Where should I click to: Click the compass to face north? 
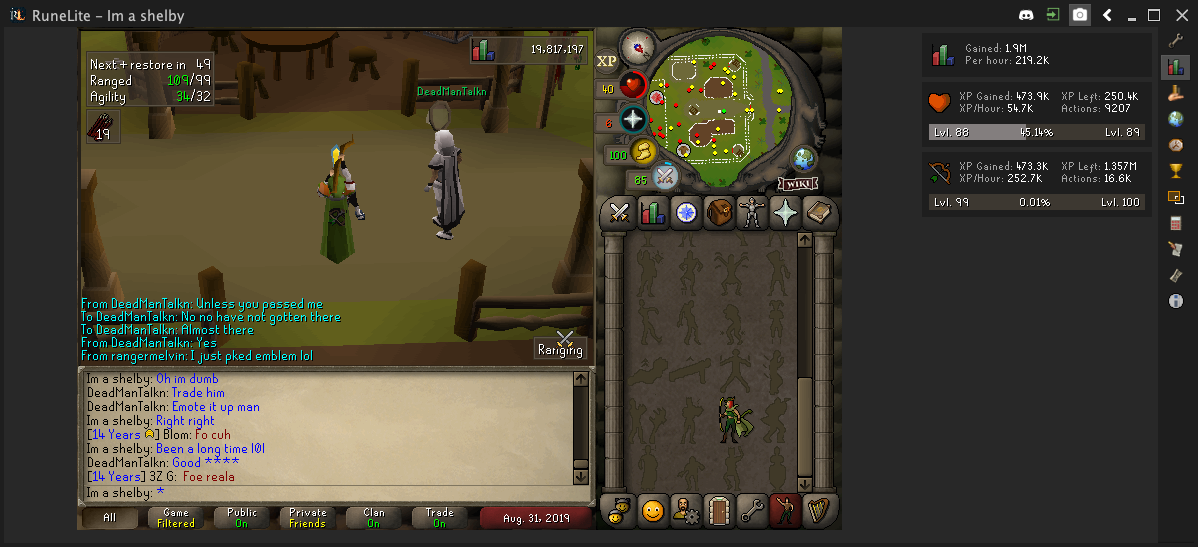coord(636,46)
